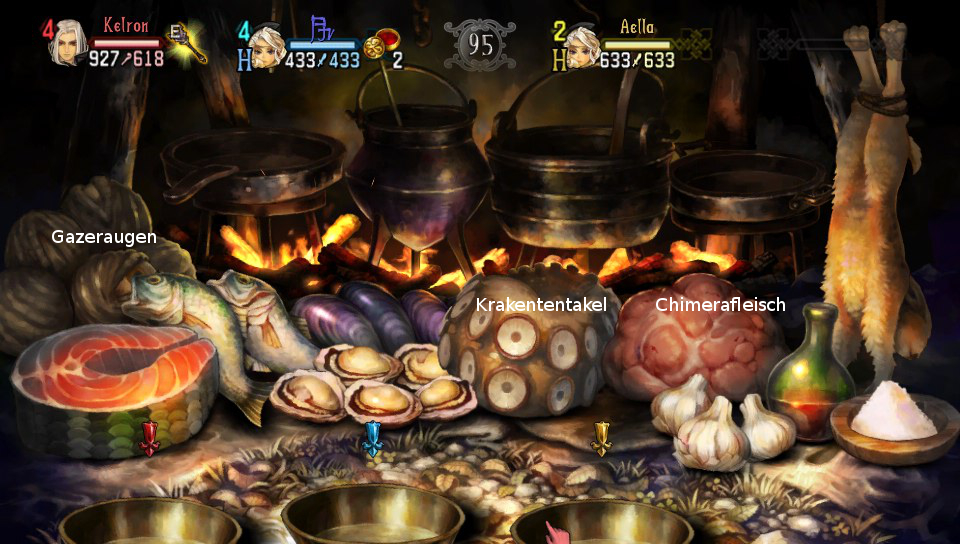Image resolution: width=960 pixels, height=544 pixels.
Task: Select Kelron's character portrait
Action: 68,42
